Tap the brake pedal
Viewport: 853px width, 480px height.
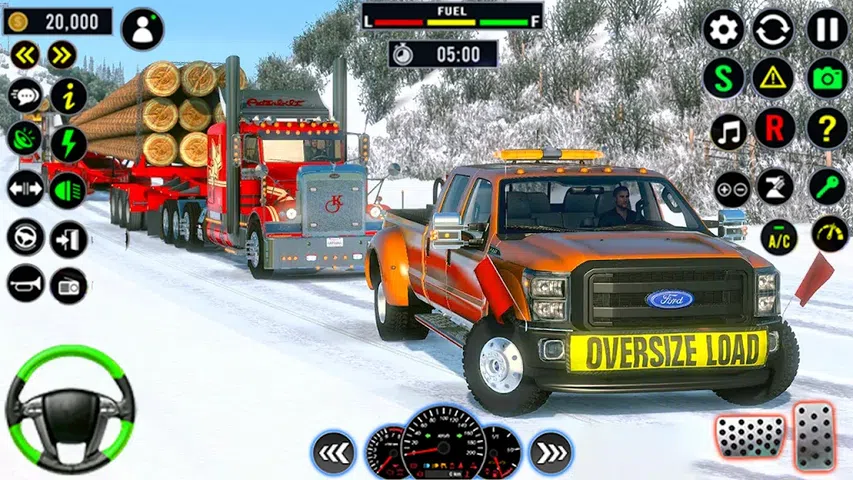[x=749, y=437]
